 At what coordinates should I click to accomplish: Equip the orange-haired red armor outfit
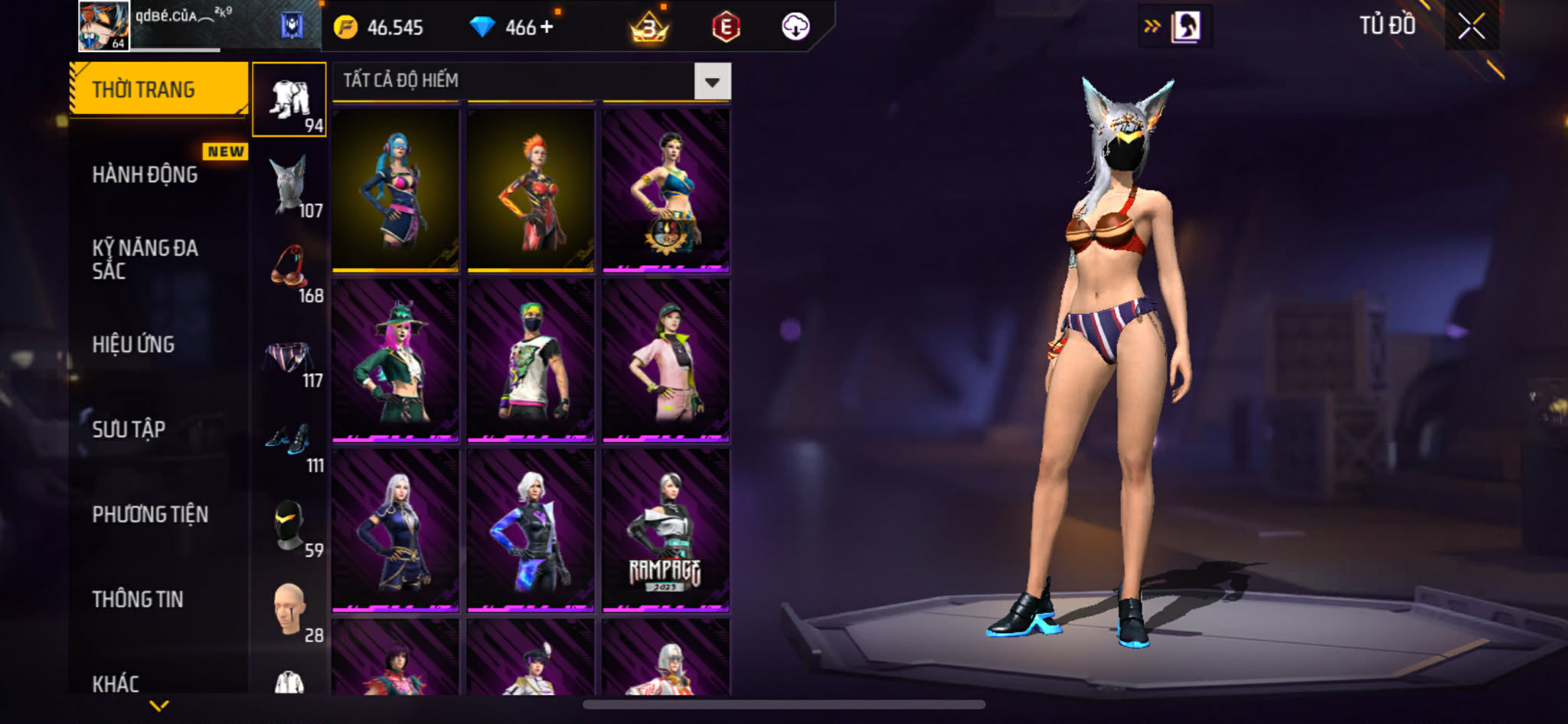[531, 191]
